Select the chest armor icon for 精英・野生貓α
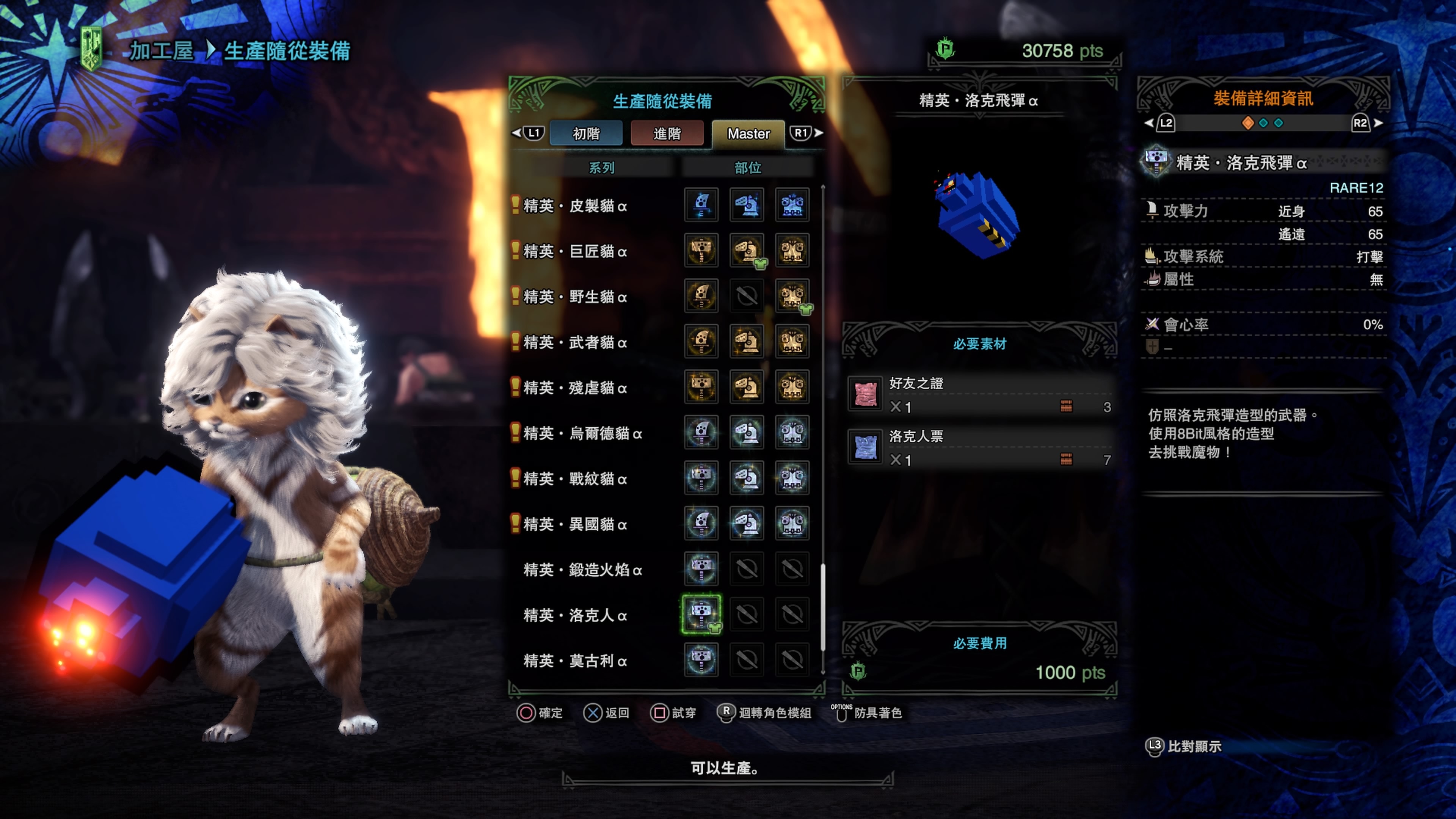Screen dimensions: 1456x819 click(793, 296)
